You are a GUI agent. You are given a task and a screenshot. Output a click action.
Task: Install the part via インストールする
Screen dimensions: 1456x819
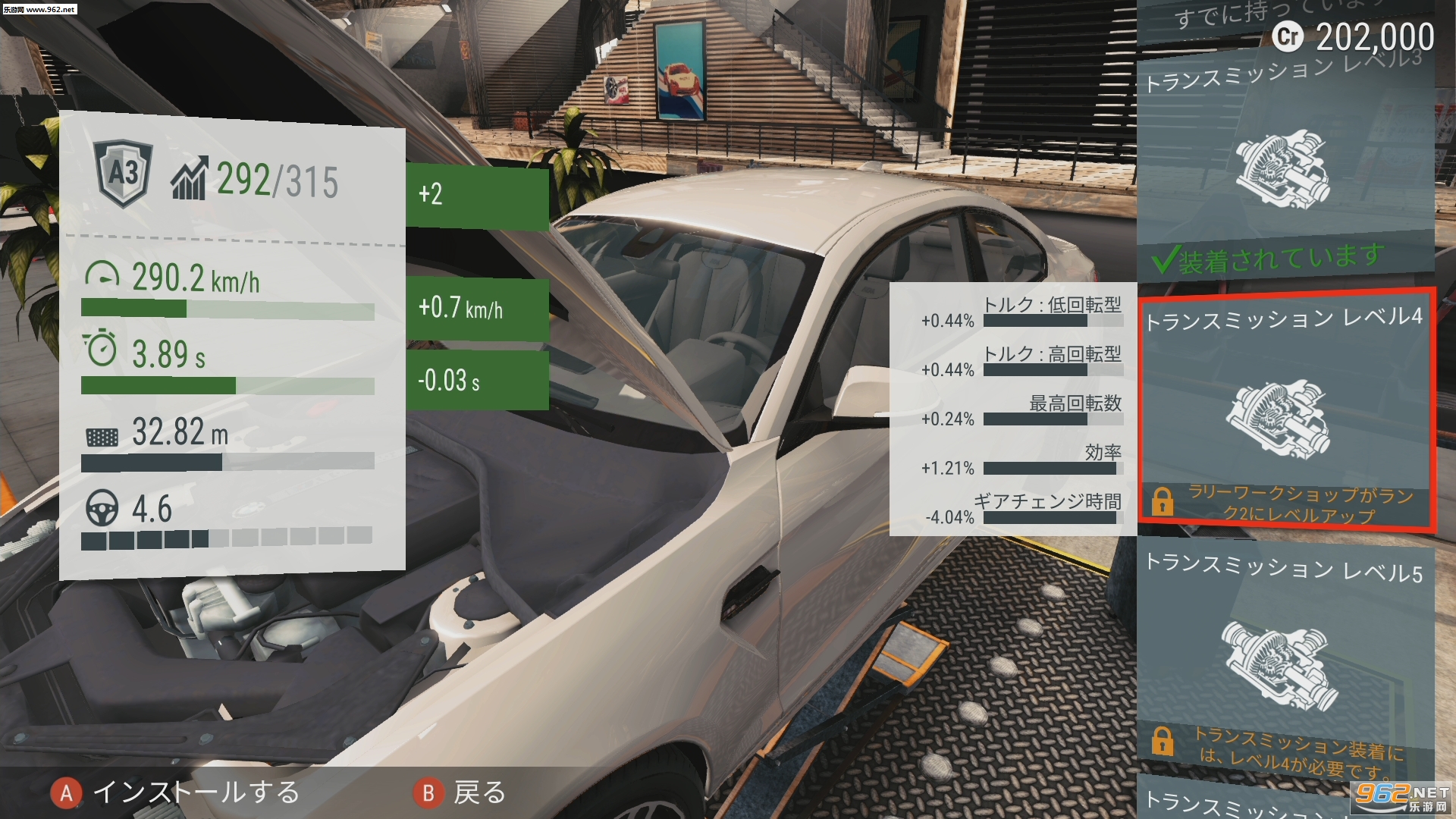point(176,793)
